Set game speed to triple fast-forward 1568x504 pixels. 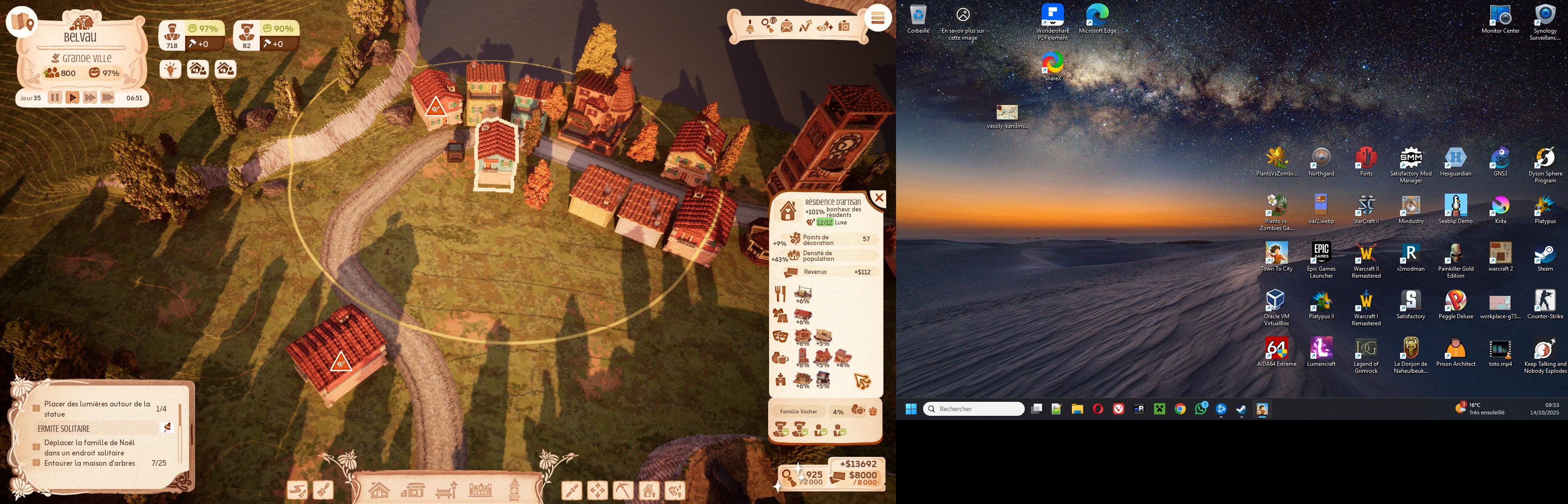(108, 98)
